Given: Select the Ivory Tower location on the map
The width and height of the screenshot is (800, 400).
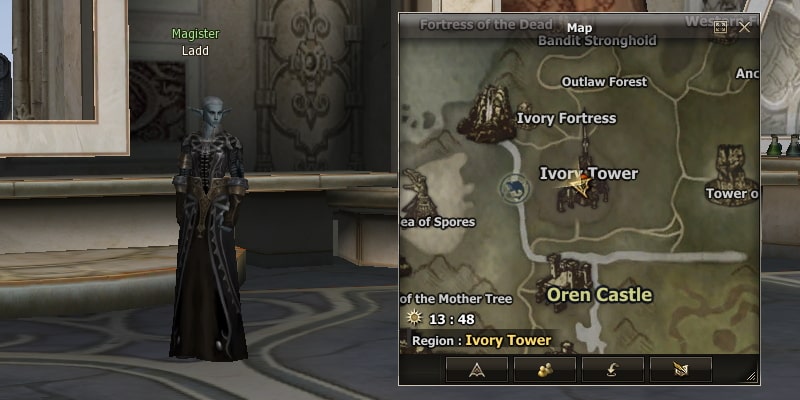Looking at the screenshot, I should tap(588, 174).
